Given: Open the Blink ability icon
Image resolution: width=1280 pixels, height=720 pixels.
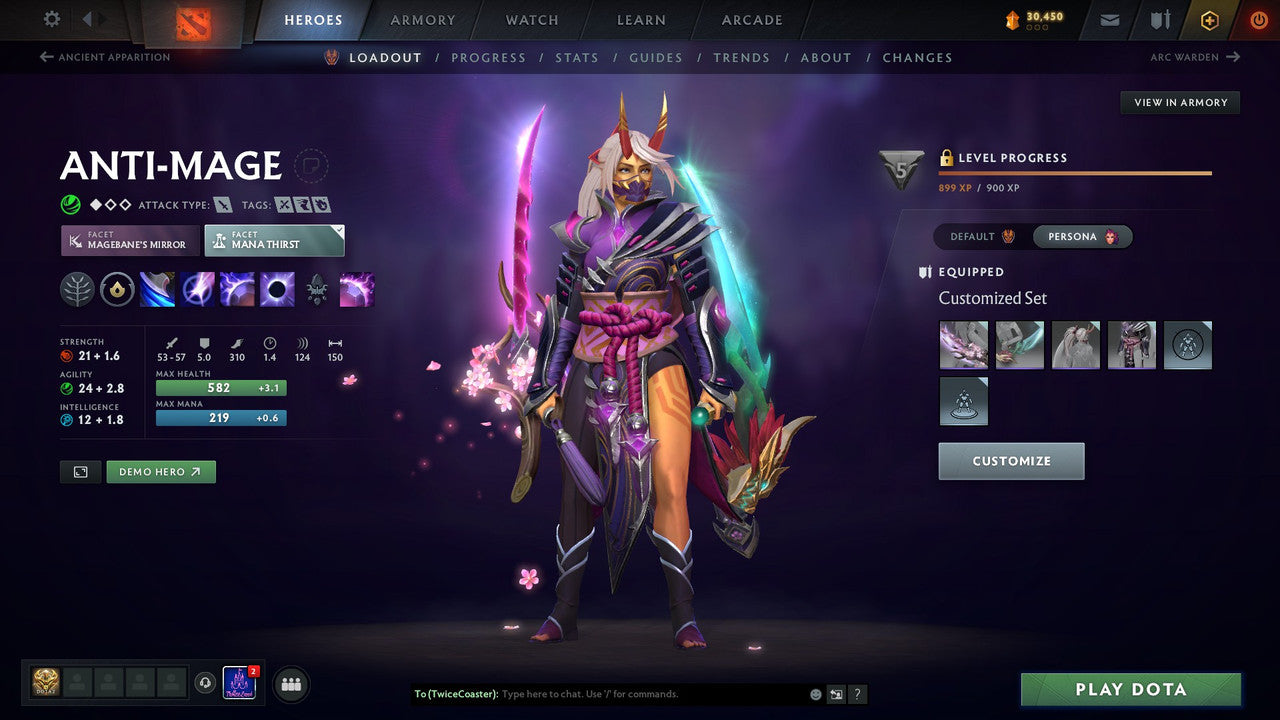Looking at the screenshot, I should pyautogui.click(x=198, y=289).
